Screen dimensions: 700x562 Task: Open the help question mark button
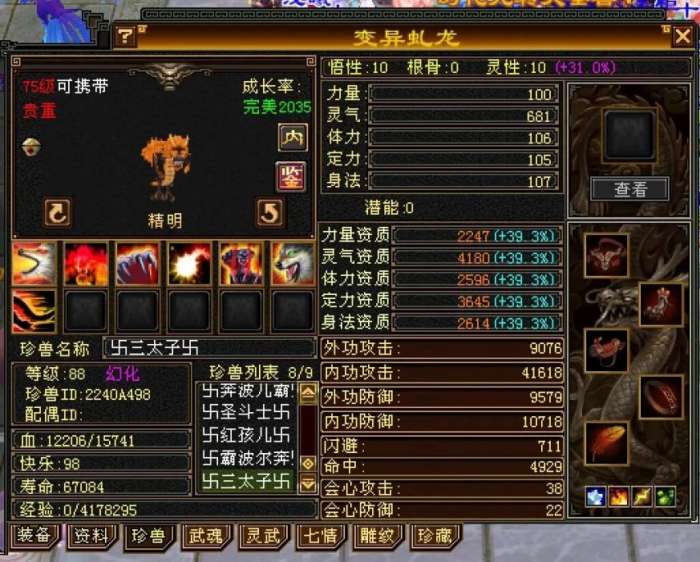(125, 37)
